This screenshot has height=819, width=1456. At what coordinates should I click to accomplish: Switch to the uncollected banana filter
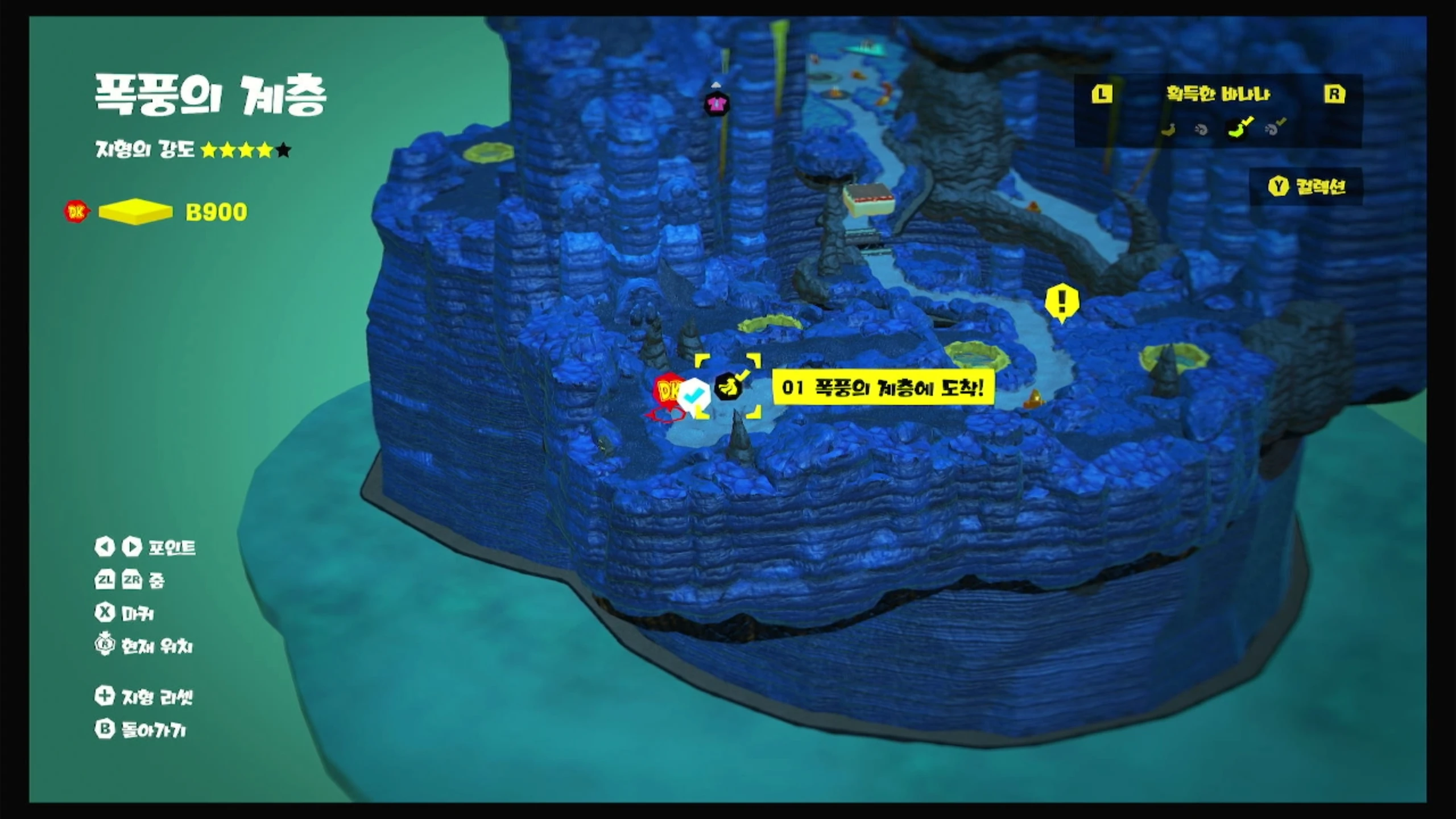click(1169, 129)
